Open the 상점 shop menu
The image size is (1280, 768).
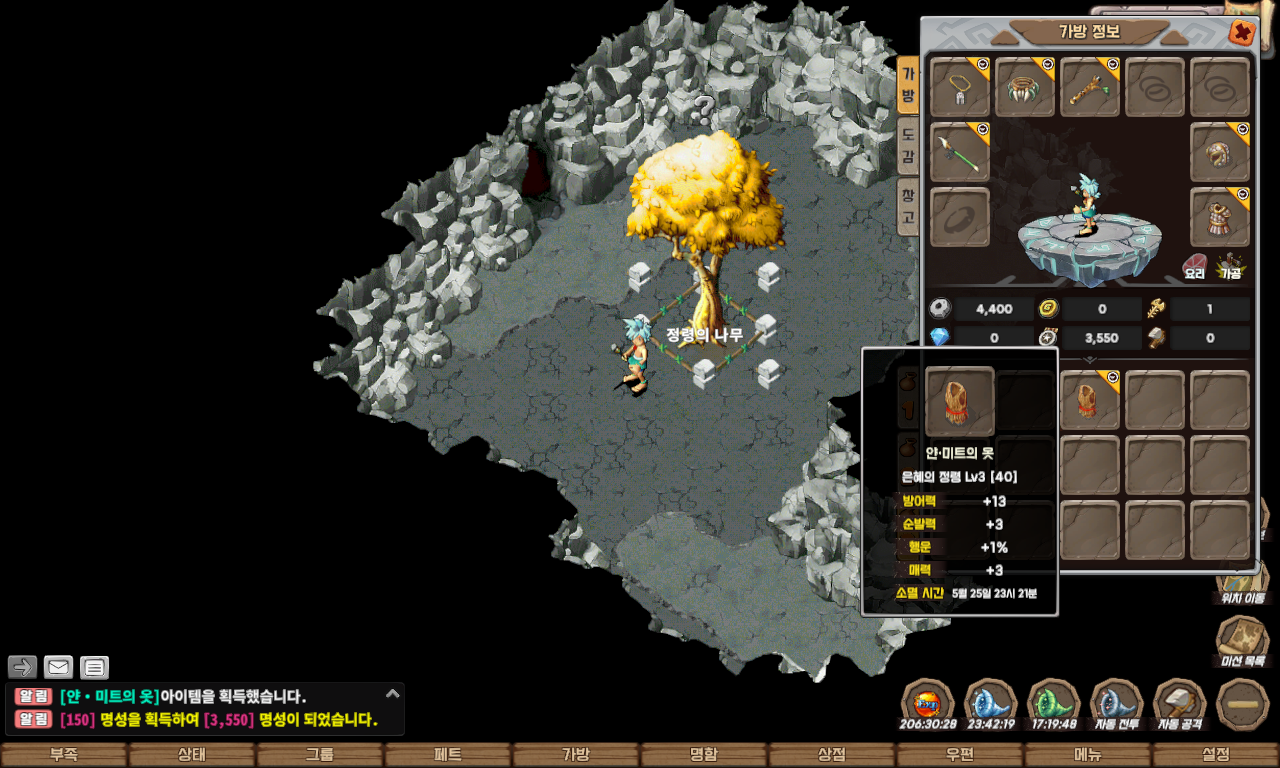(832, 755)
